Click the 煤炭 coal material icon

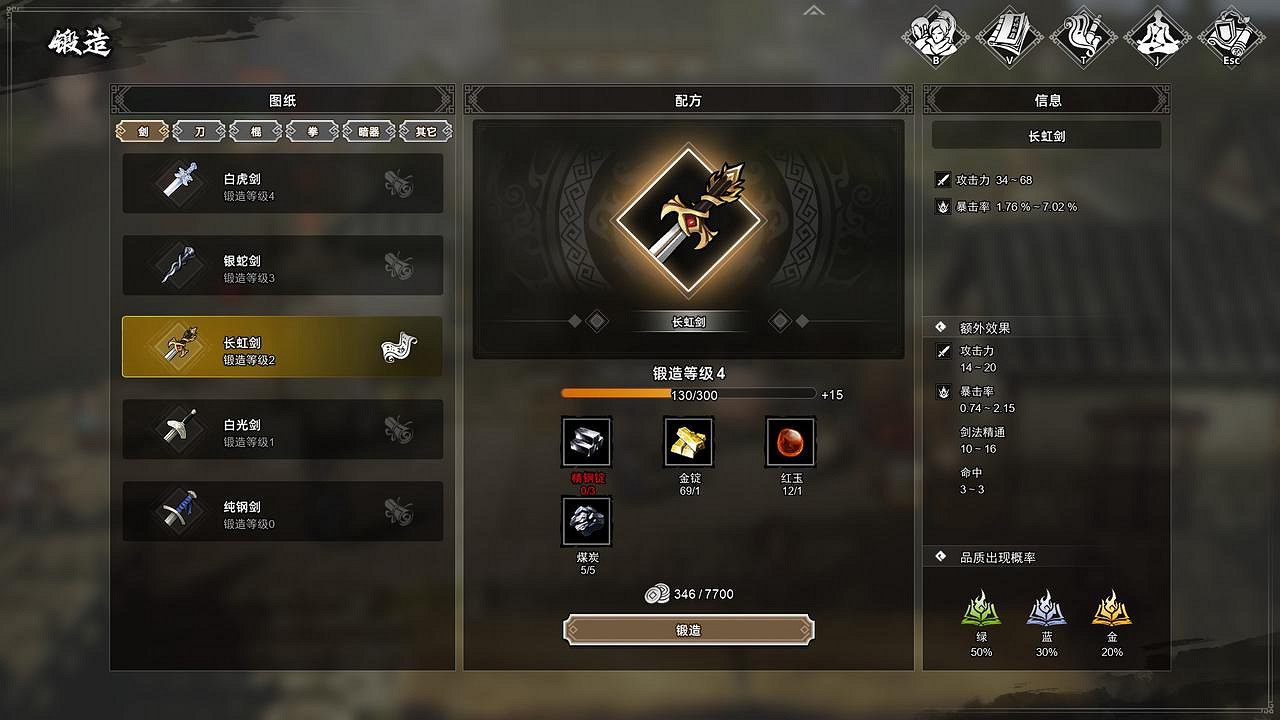(x=586, y=520)
